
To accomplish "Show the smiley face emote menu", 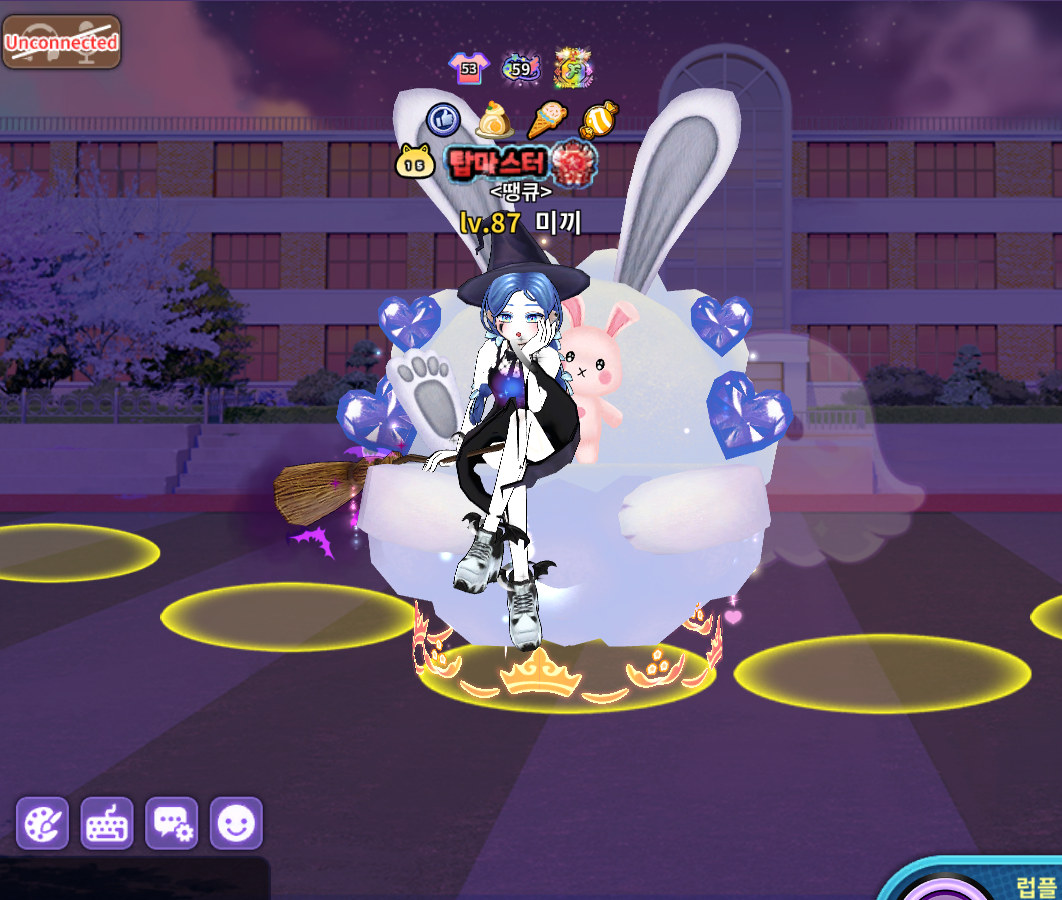I will pyautogui.click(x=236, y=823).
